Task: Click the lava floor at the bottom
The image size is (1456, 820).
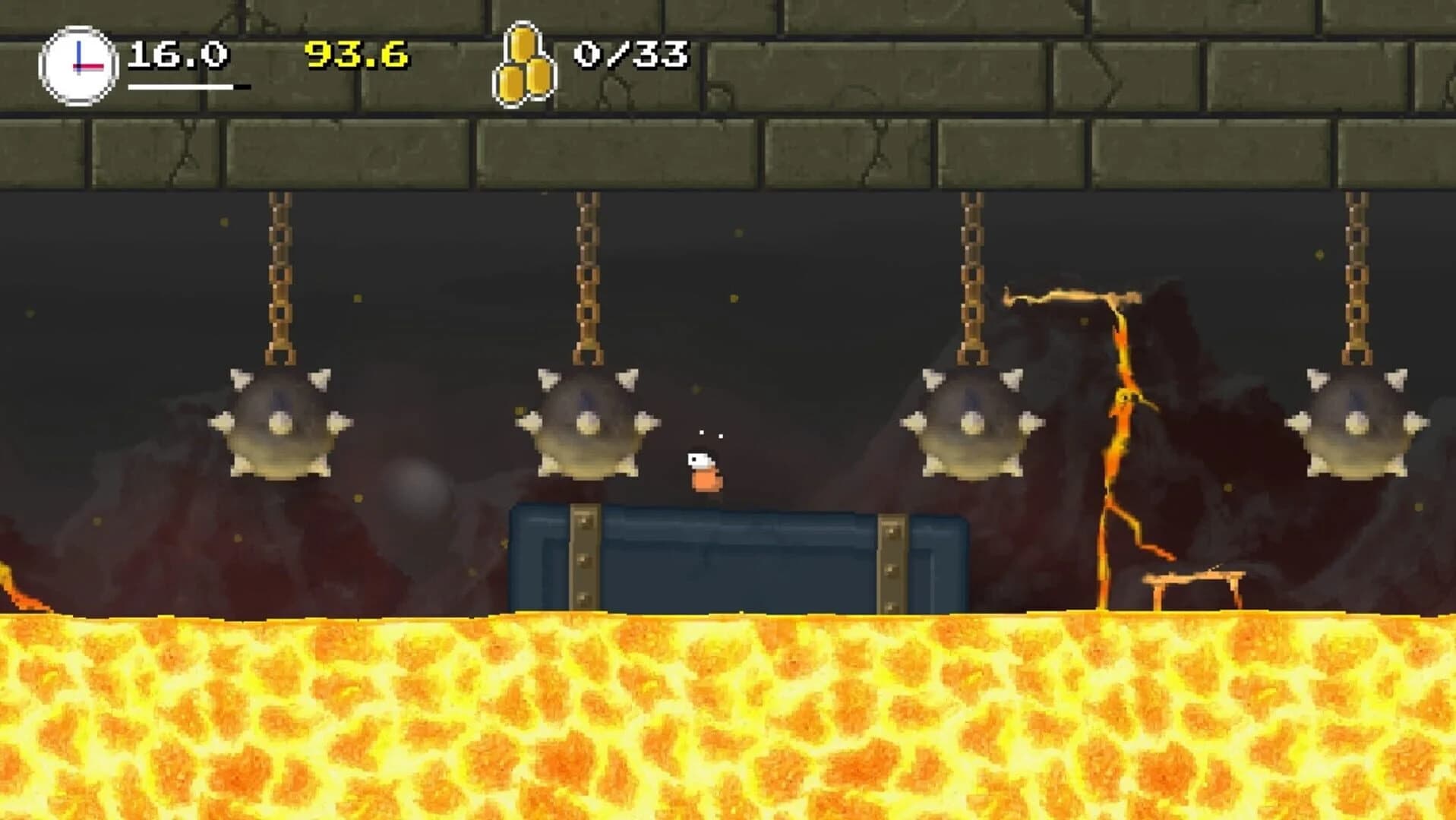Action: click(x=729, y=721)
